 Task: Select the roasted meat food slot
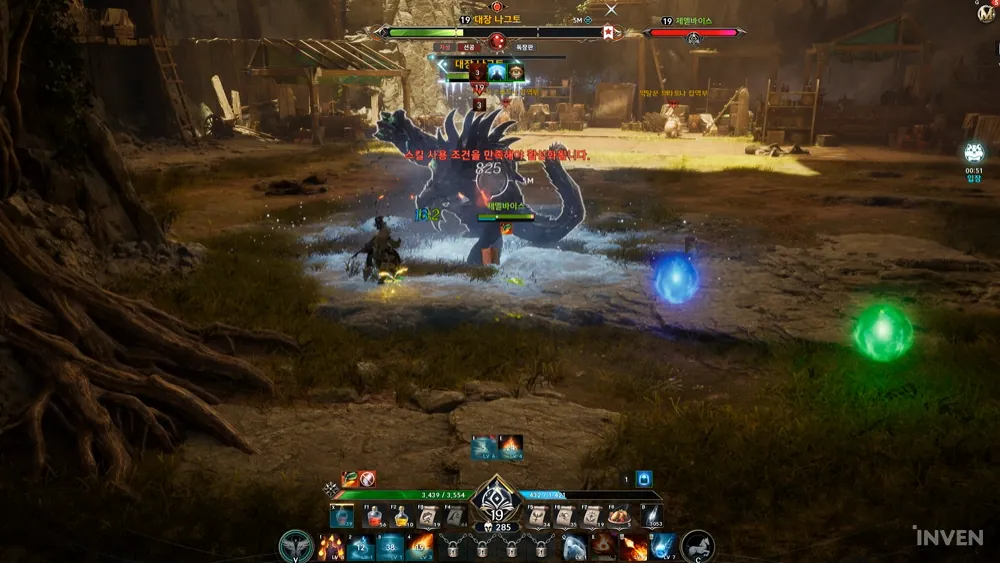pos(621,516)
